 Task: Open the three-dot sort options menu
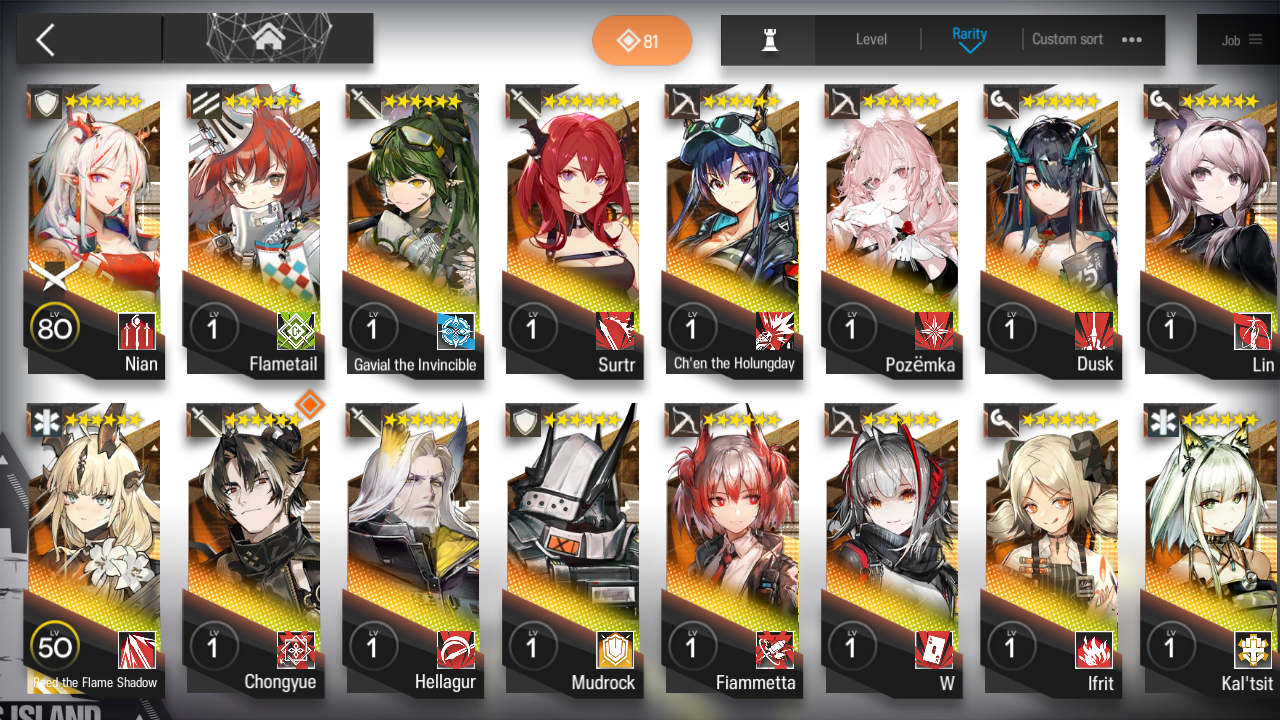point(1132,39)
